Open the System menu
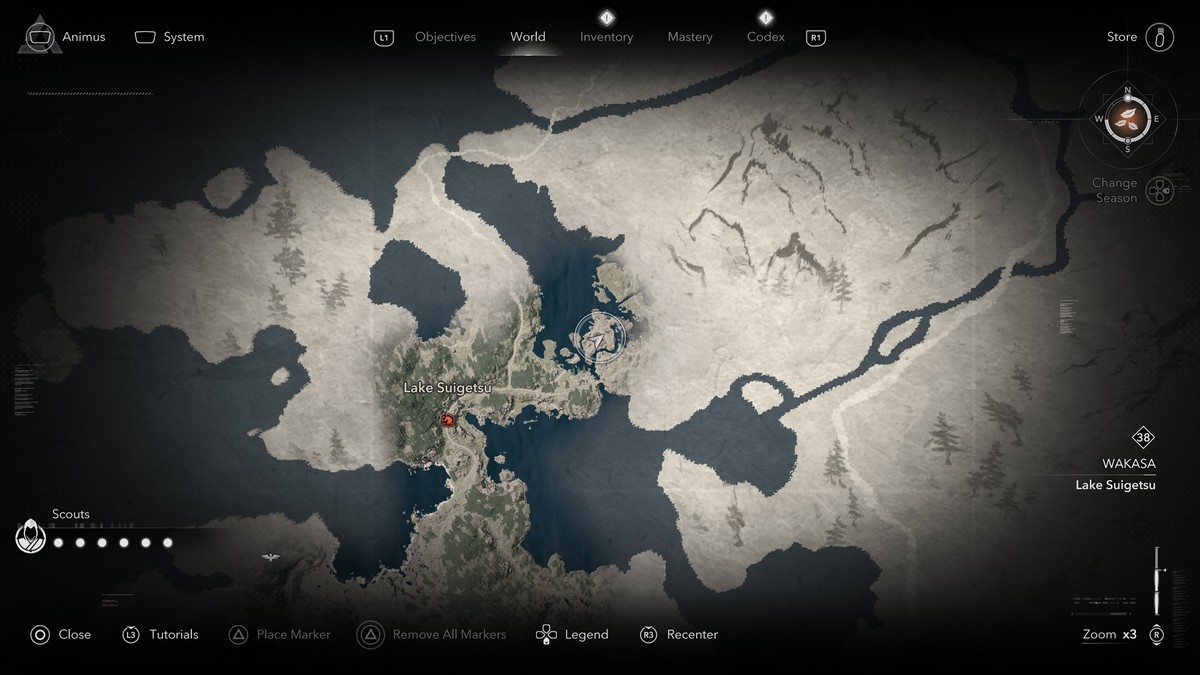 (170, 37)
